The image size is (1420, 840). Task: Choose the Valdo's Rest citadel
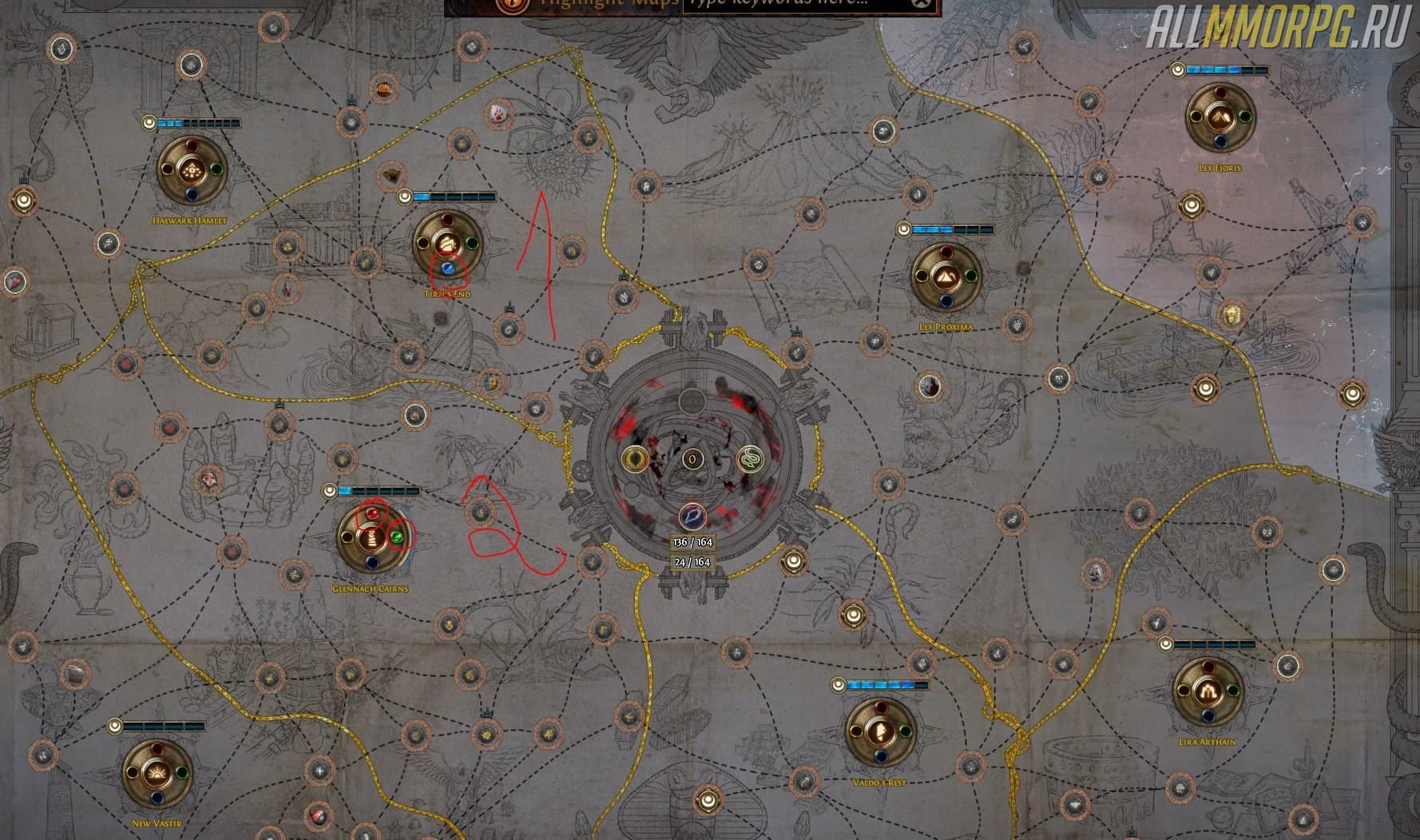pos(881,731)
